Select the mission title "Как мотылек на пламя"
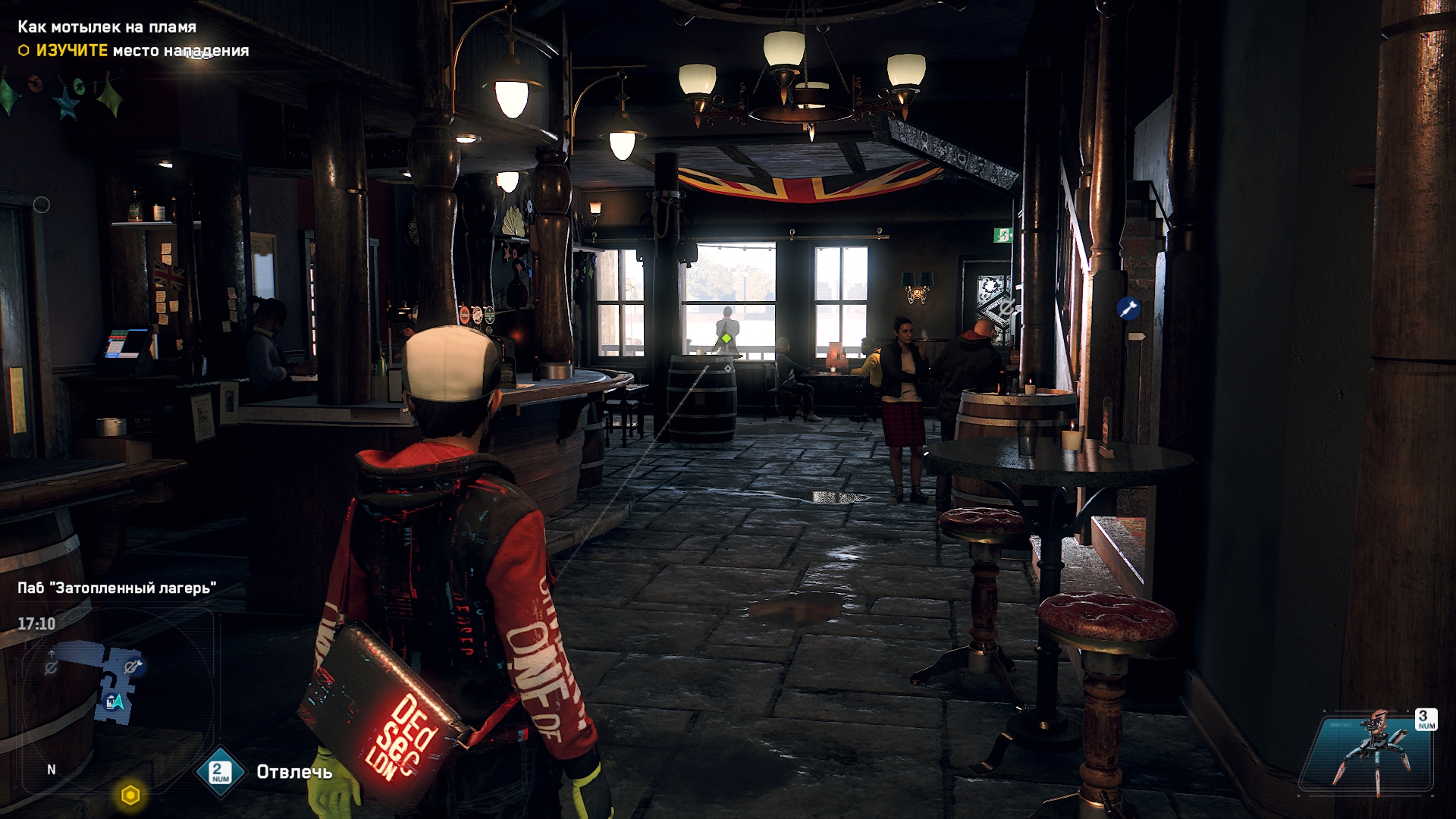Image resolution: width=1456 pixels, height=819 pixels. pyautogui.click(x=107, y=27)
